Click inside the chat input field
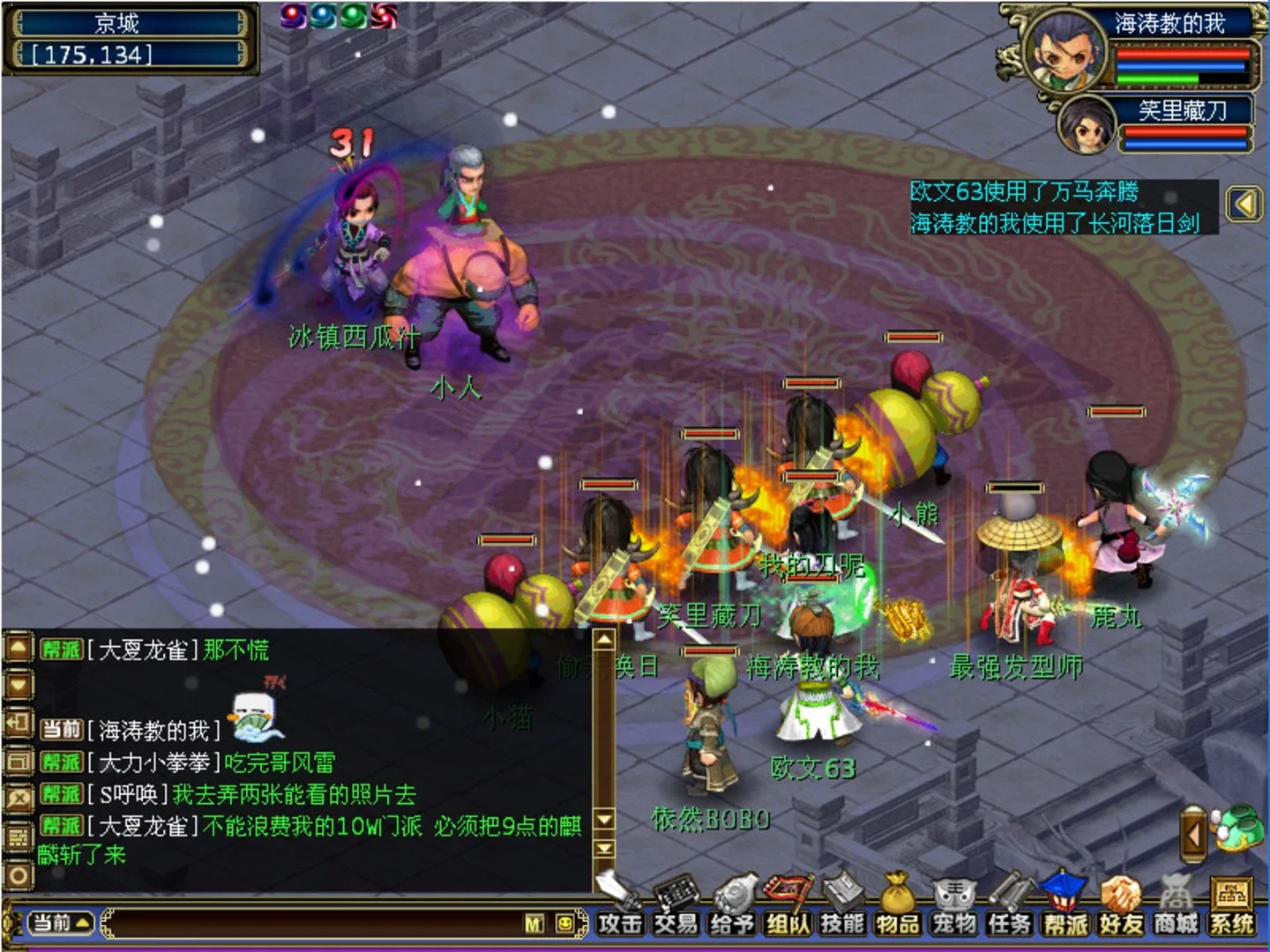 (309, 924)
